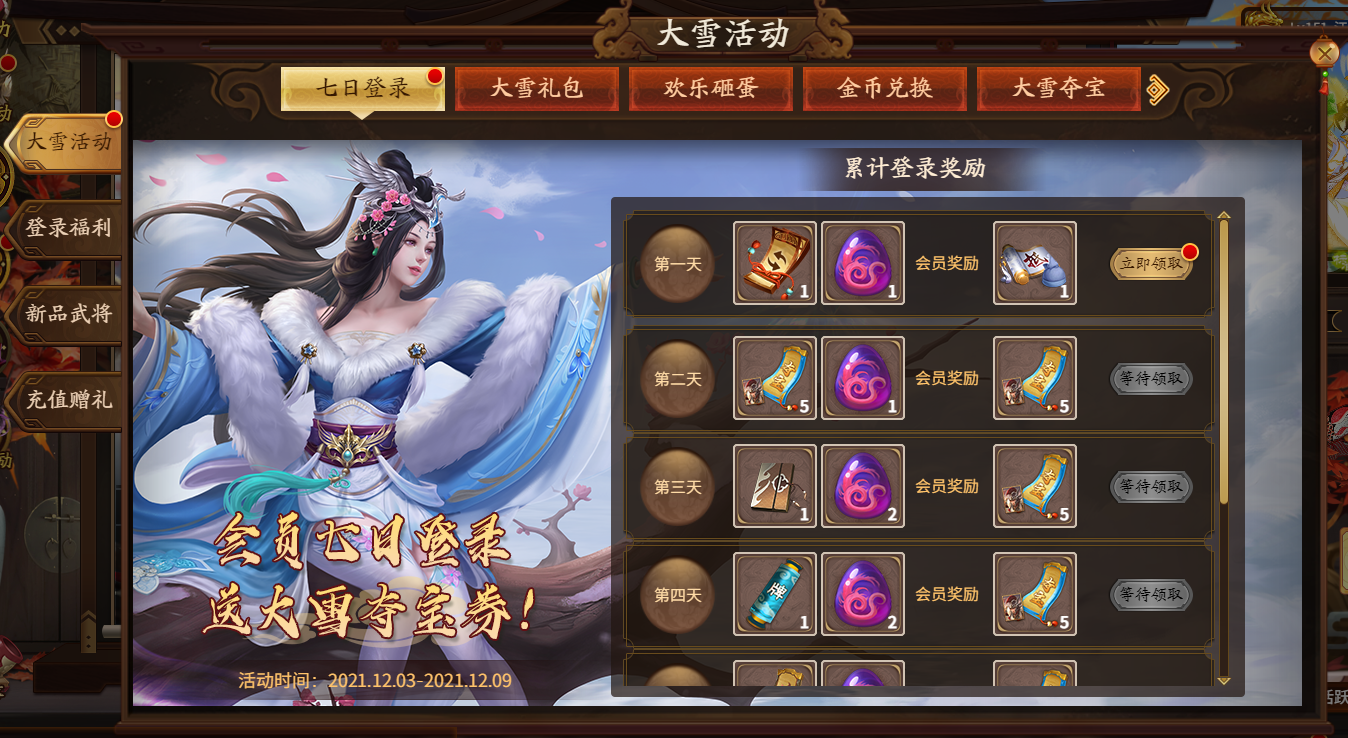Show the 大雪夺宝 tab
1348x738 pixels.
pyautogui.click(x=1058, y=89)
